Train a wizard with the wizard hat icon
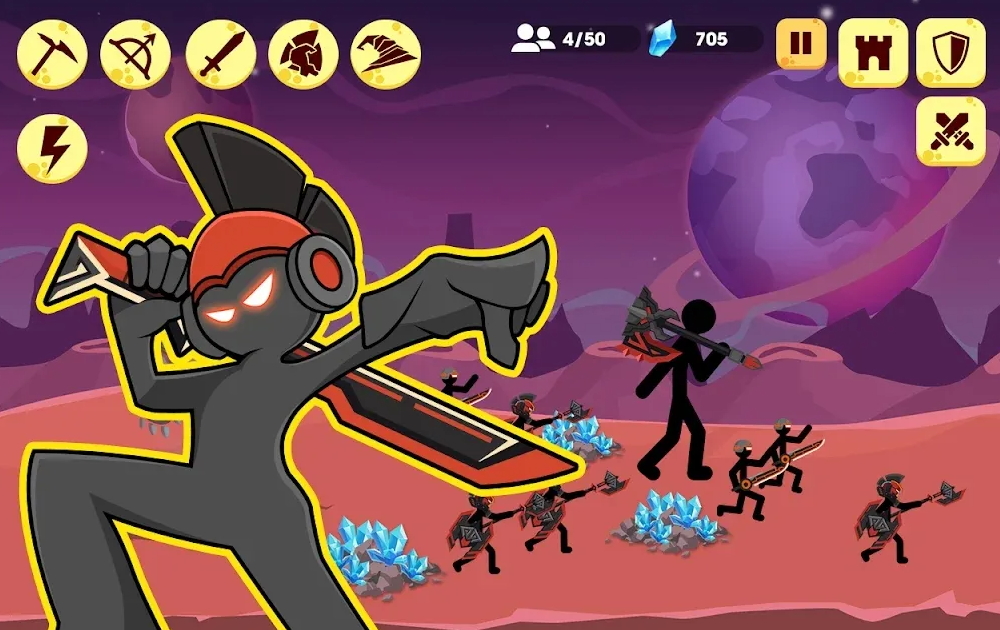This screenshot has height=630, width=1000. pyautogui.click(x=386, y=54)
